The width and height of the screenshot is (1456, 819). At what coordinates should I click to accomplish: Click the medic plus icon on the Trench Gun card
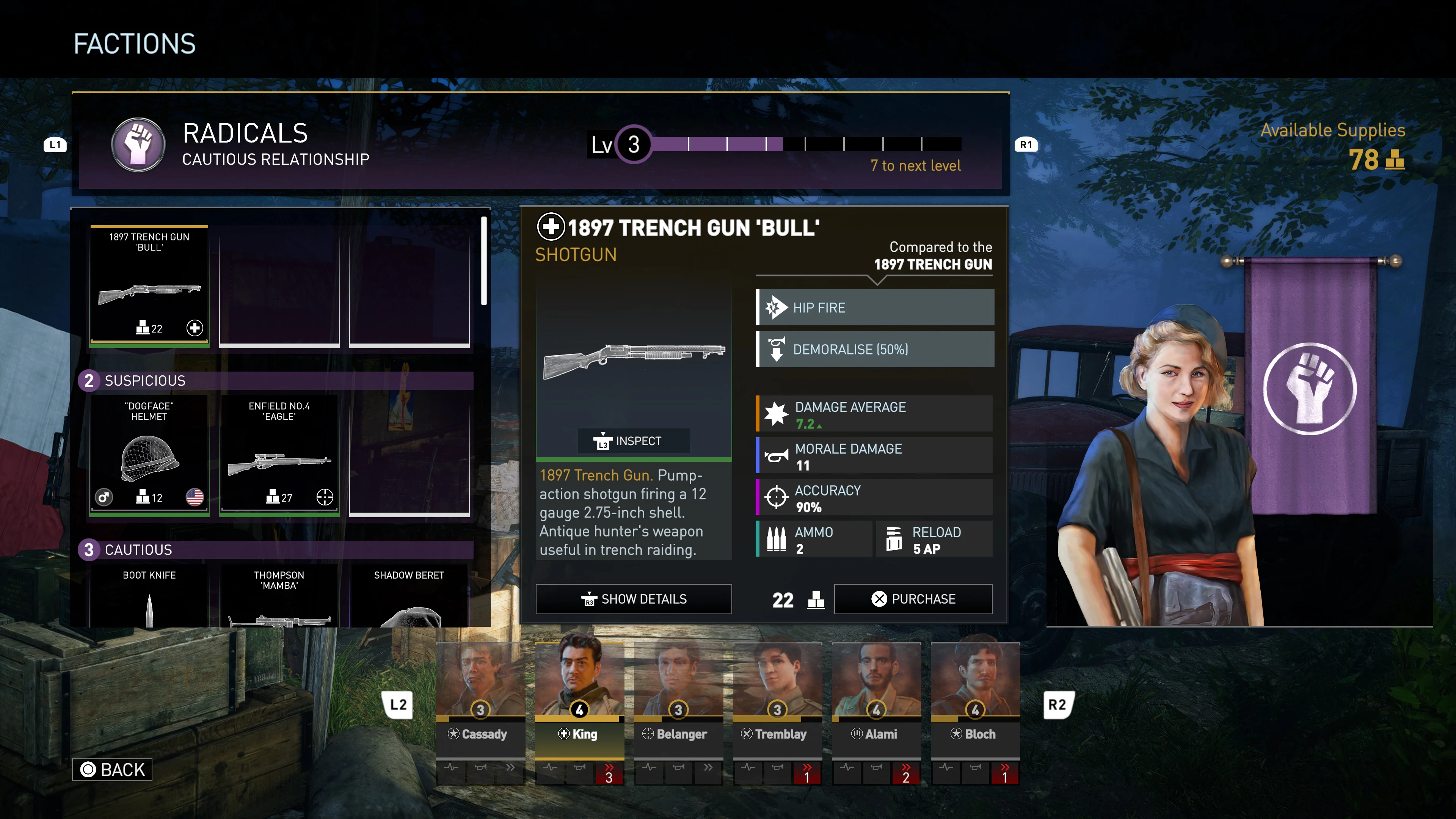click(195, 328)
